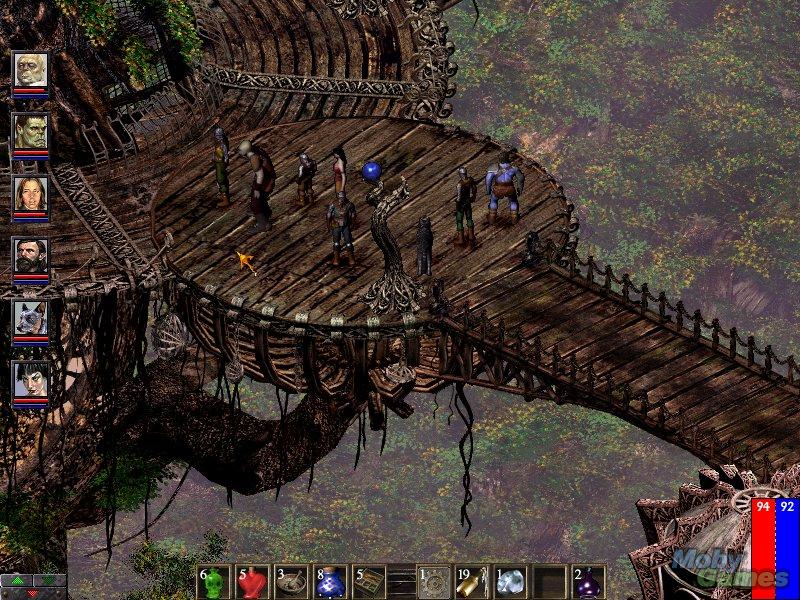Select the long-haired woman party portrait

pos(31,194)
